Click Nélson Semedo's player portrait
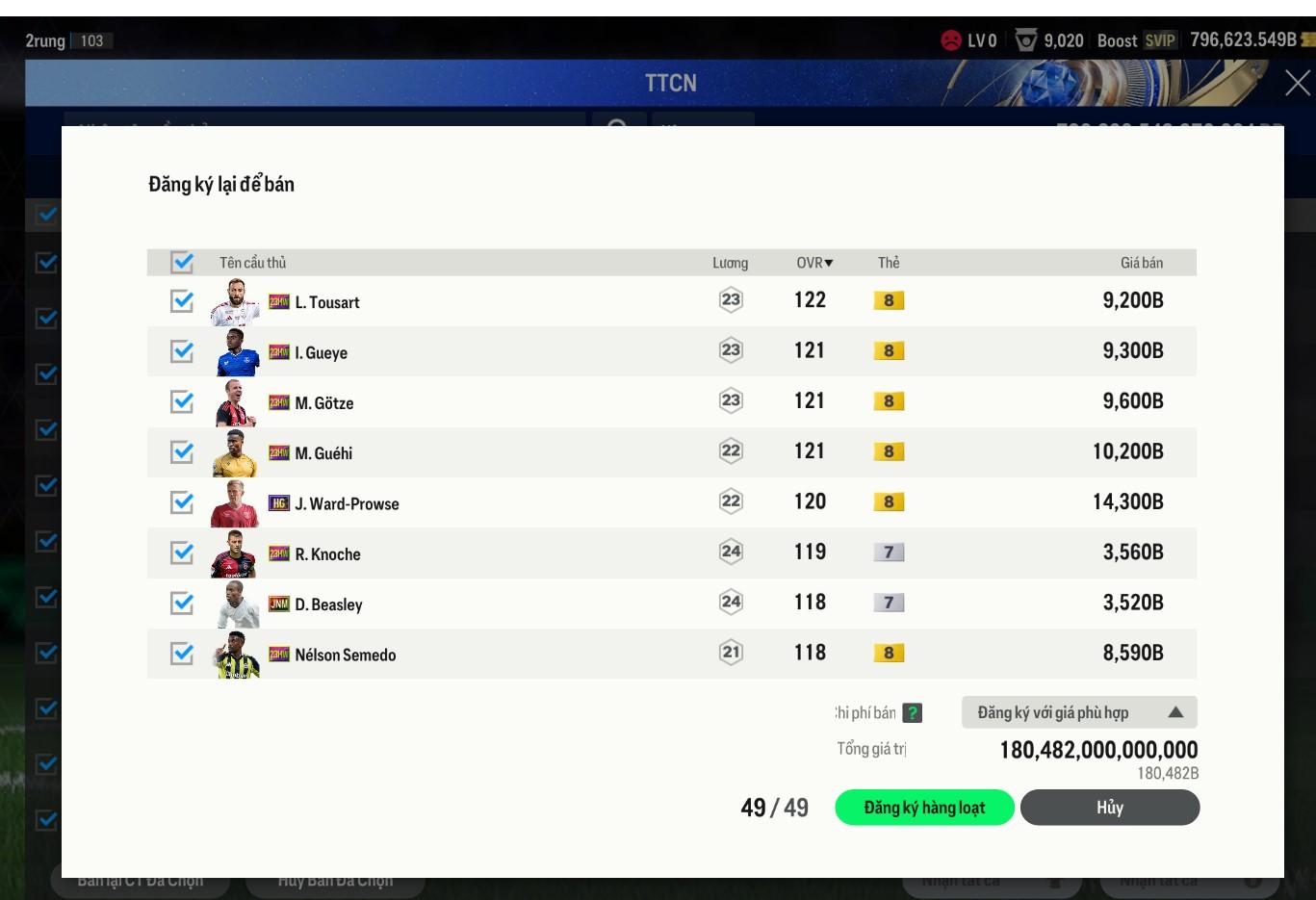The width and height of the screenshot is (1316, 900). (x=234, y=655)
